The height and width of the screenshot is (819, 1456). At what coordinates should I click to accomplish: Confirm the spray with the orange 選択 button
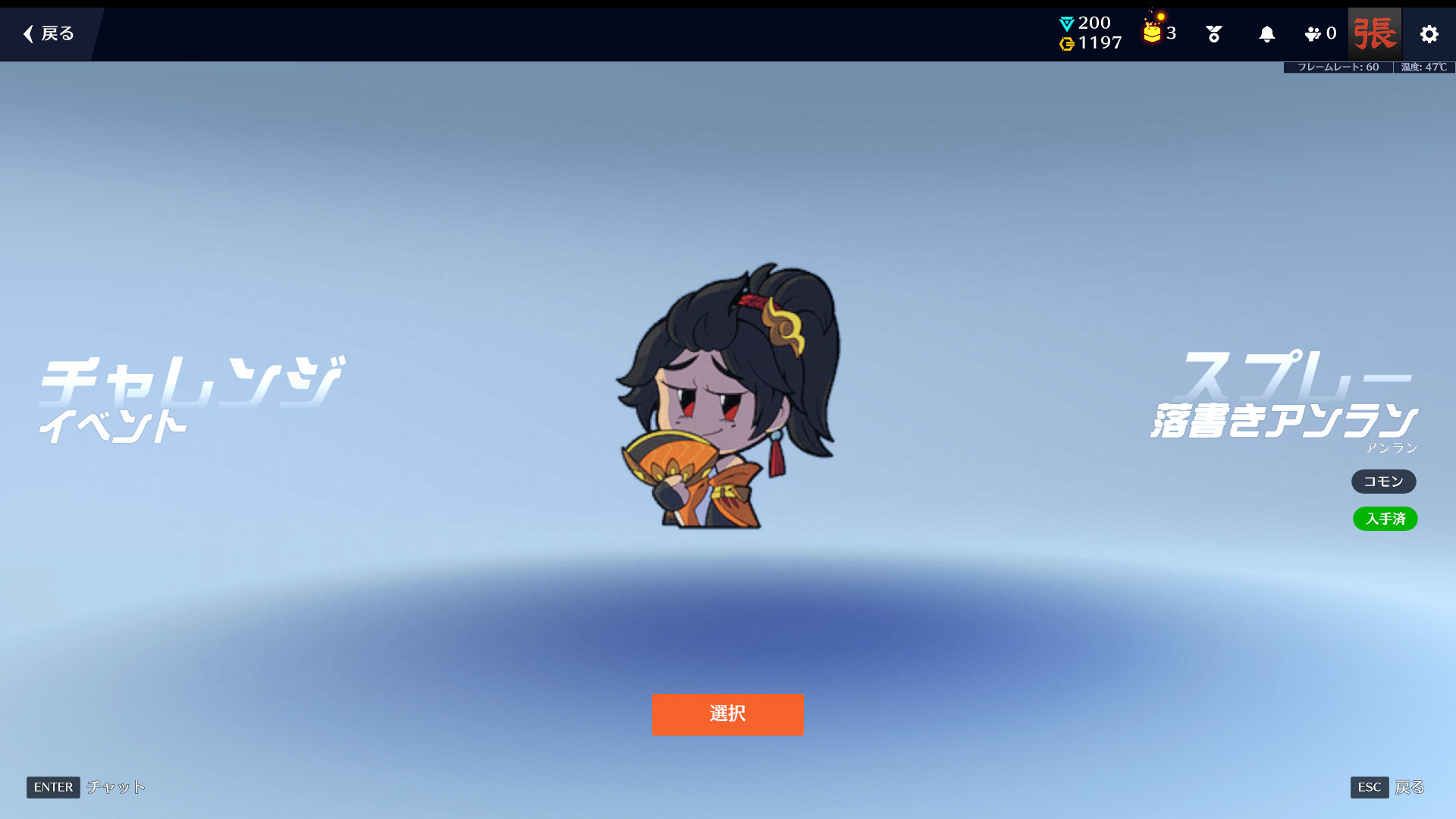(727, 714)
